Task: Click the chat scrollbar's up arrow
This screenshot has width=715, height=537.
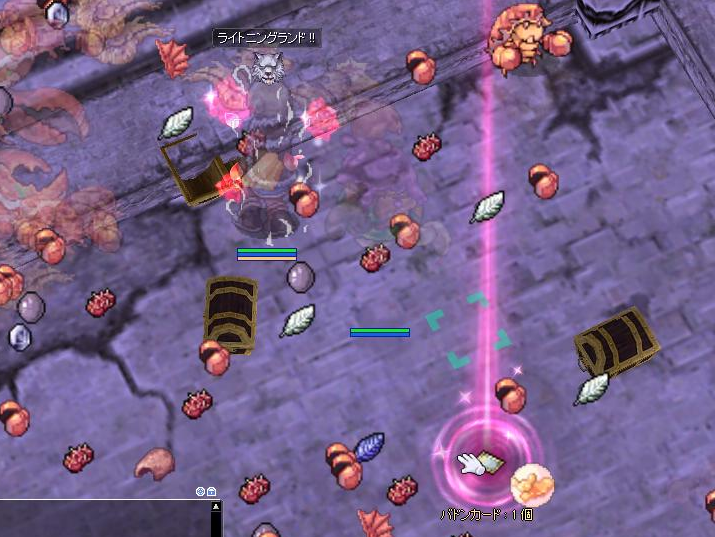Action: click(215, 507)
